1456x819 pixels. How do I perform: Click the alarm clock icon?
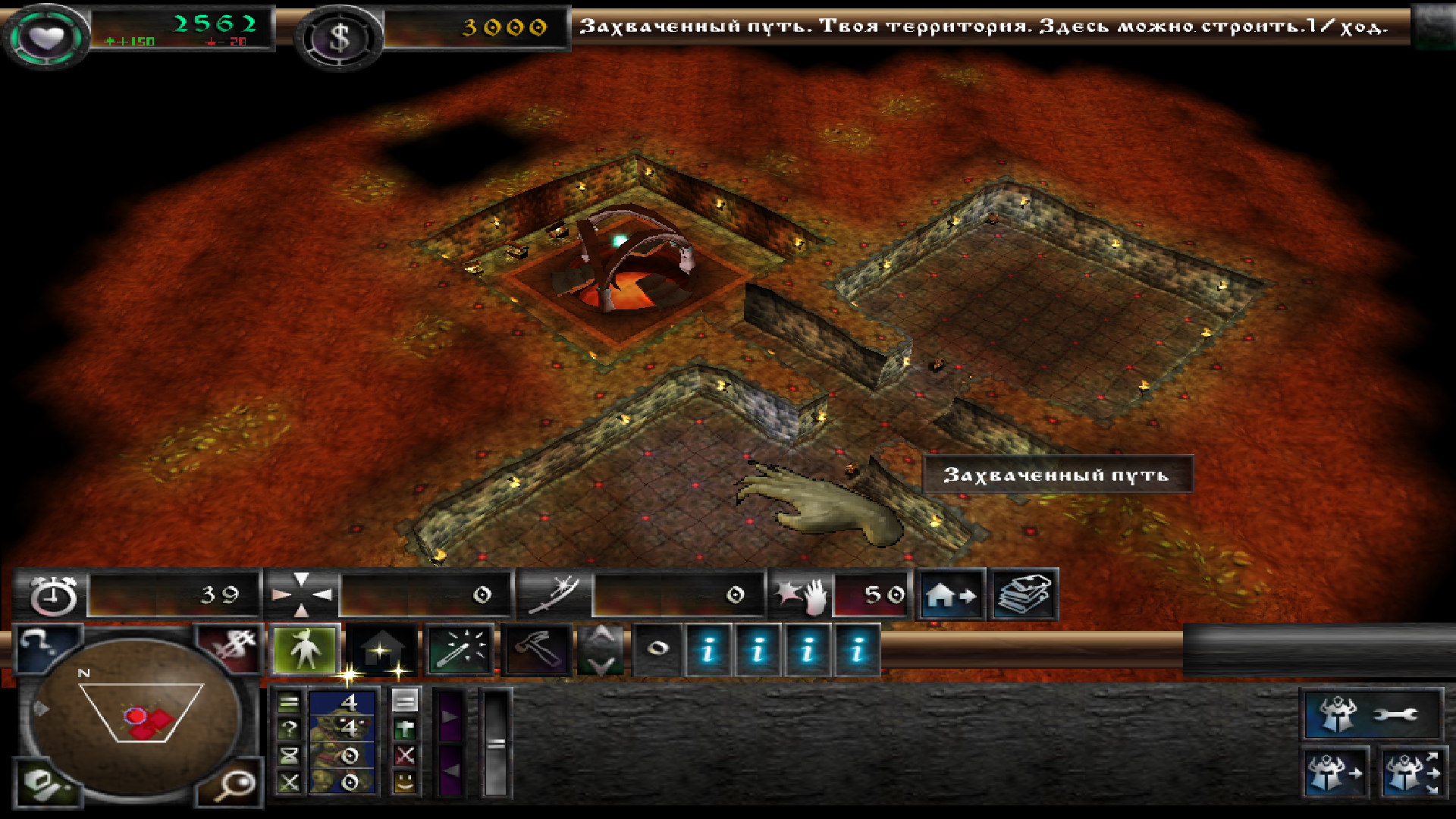pyautogui.click(x=53, y=595)
